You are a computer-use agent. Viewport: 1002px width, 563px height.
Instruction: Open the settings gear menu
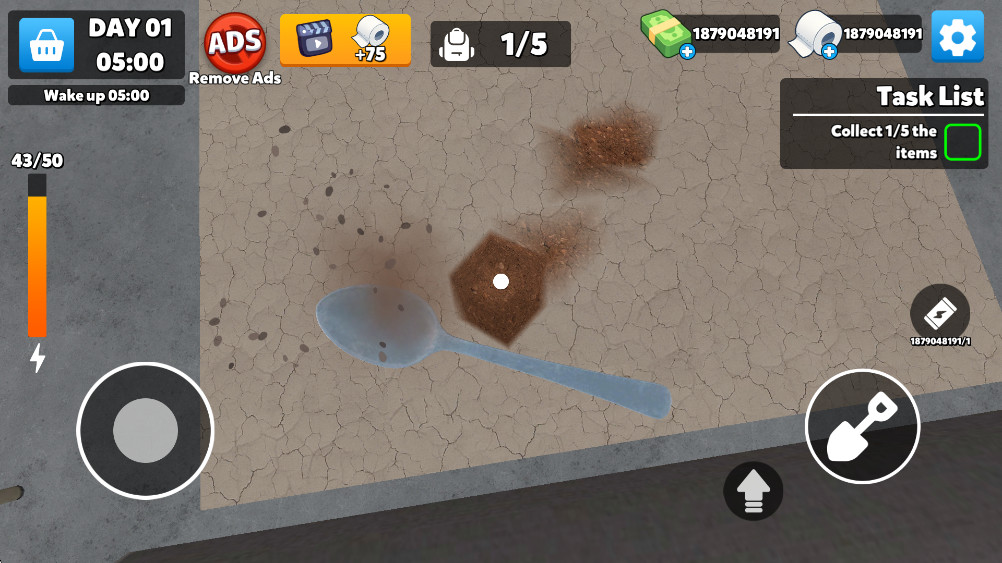[957, 38]
